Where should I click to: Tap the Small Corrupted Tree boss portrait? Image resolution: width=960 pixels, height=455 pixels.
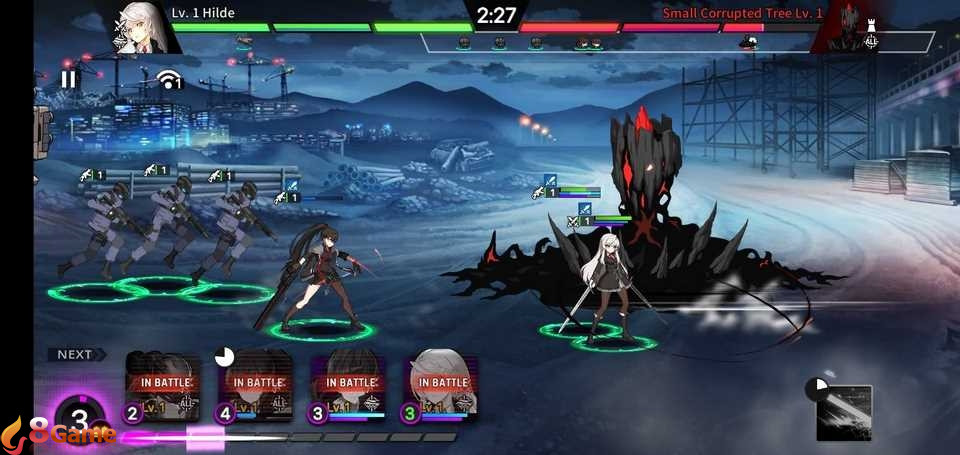[x=849, y=28]
